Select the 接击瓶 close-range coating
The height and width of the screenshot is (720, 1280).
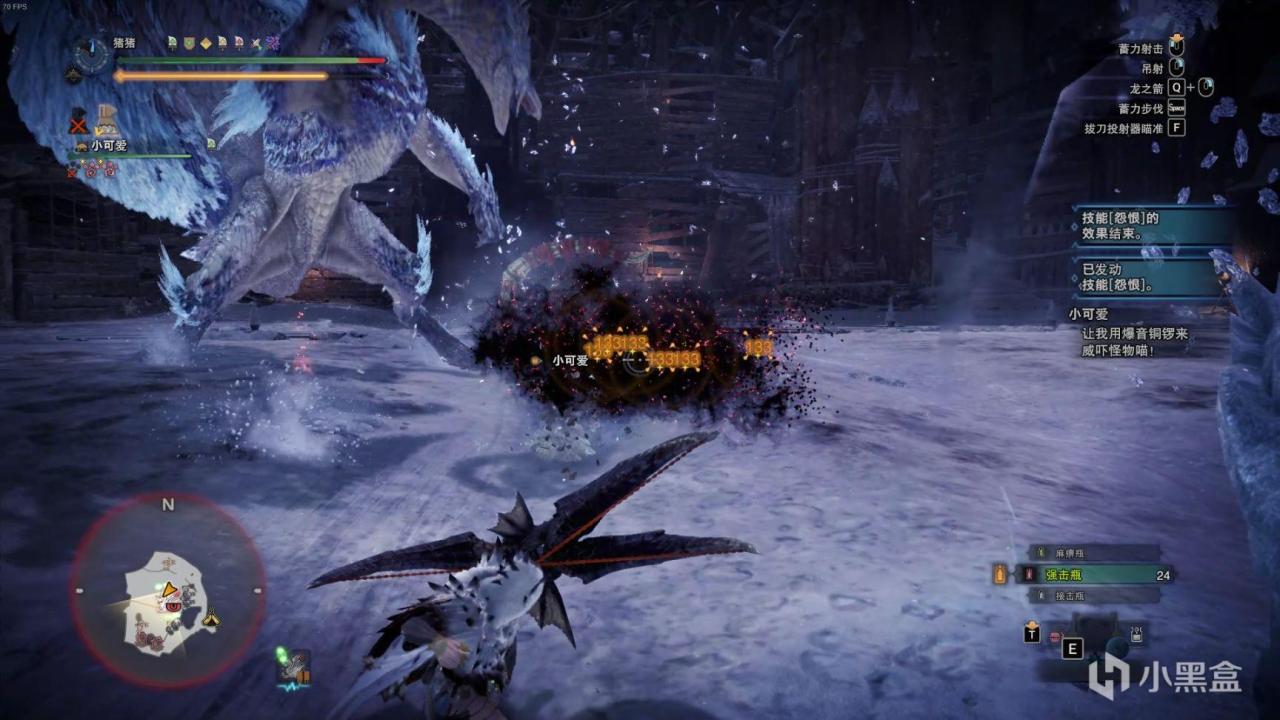(1096, 596)
